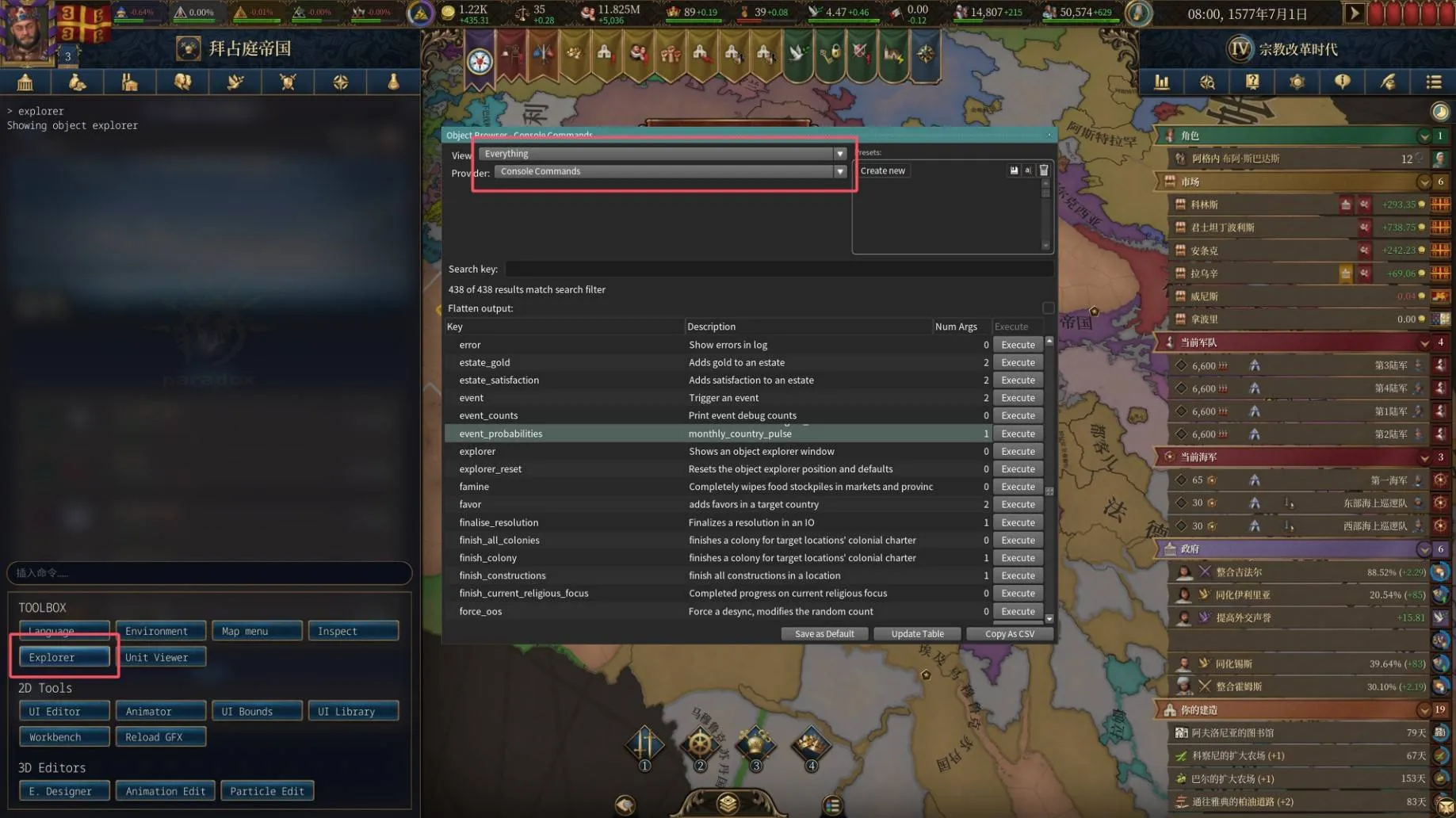1456x818 pixels.
Task: Execute the estate_gold command
Action: [x=1018, y=362]
